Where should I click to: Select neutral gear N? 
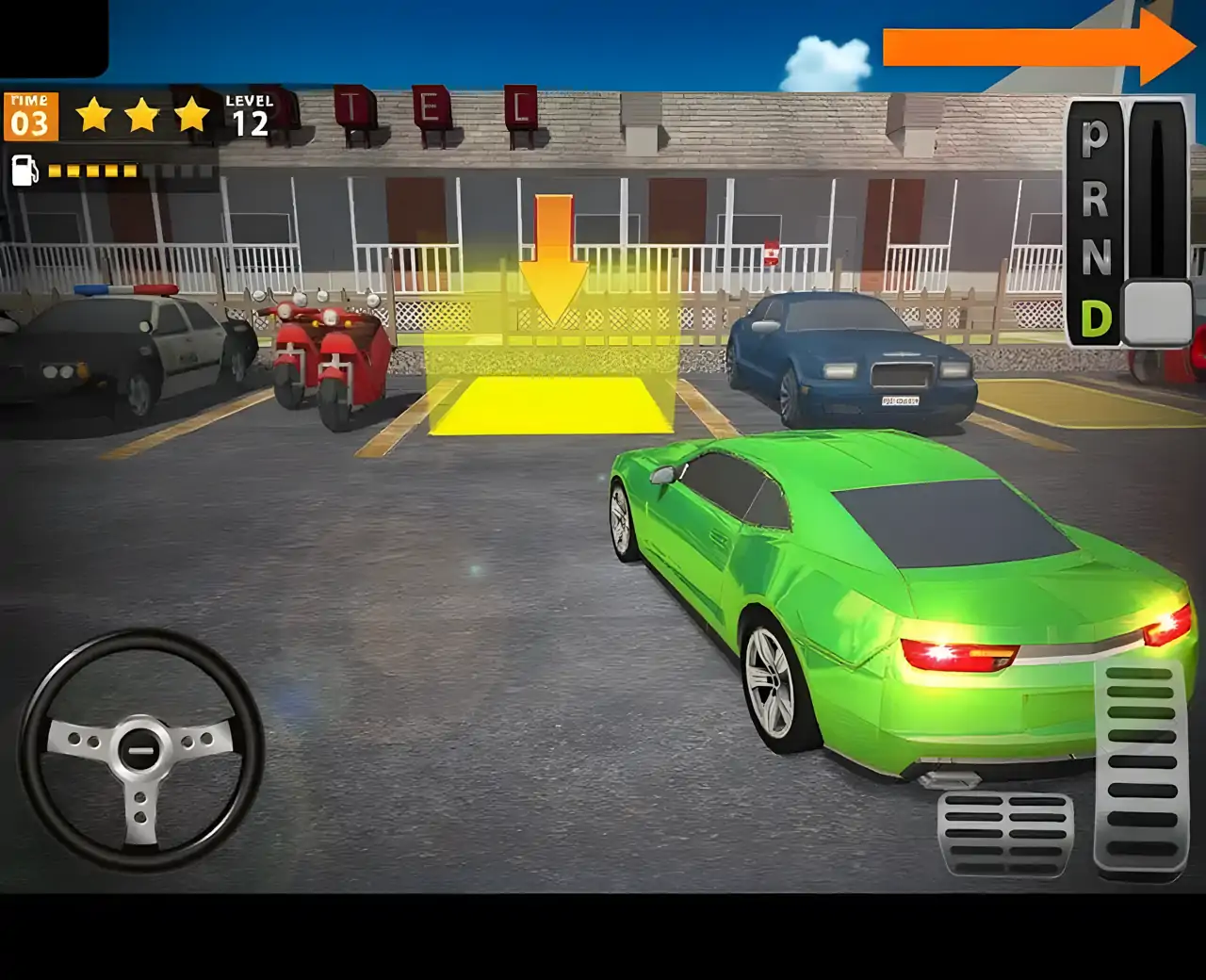(x=1095, y=256)
